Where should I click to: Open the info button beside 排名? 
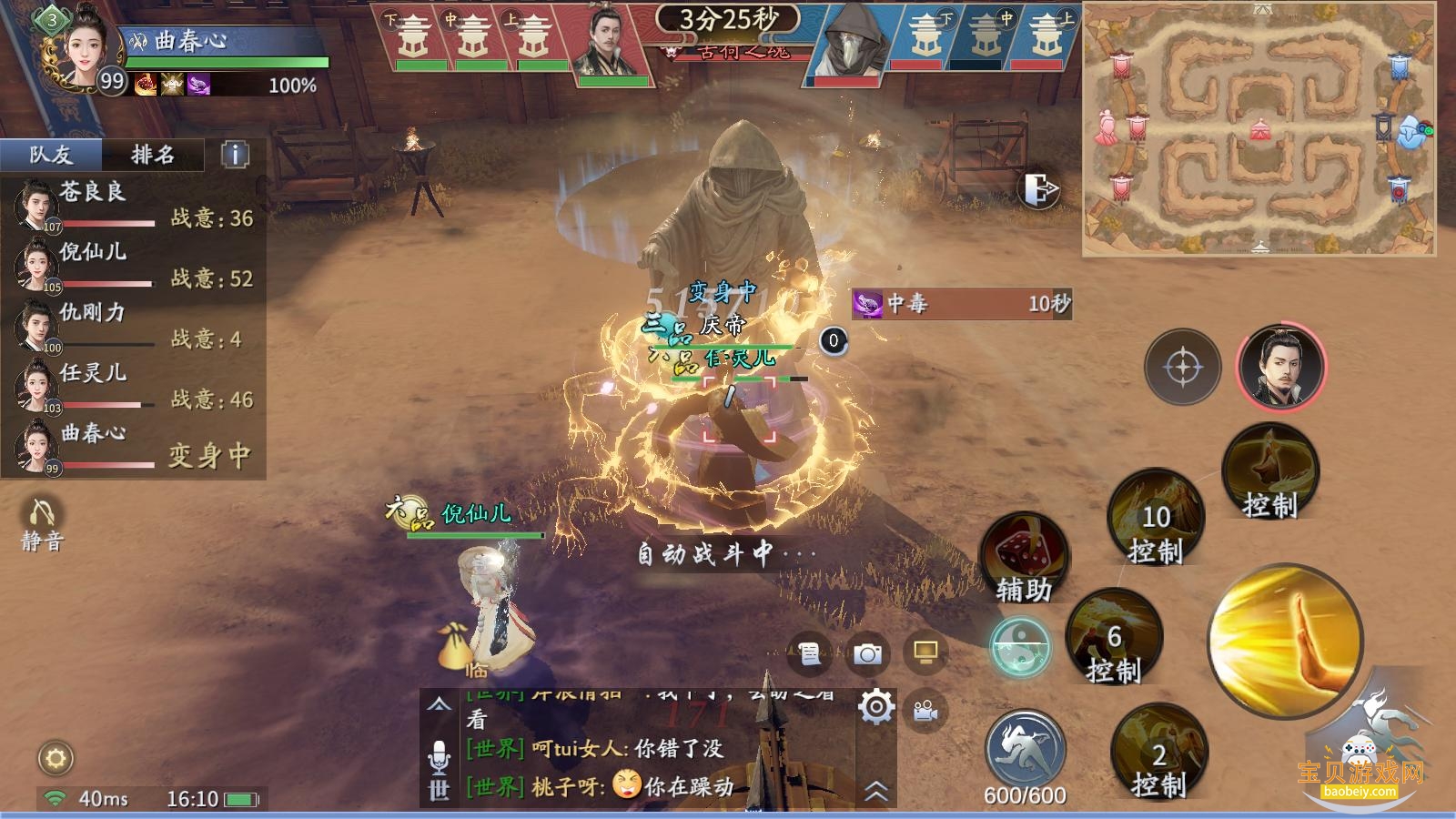[x=235, y=155]
